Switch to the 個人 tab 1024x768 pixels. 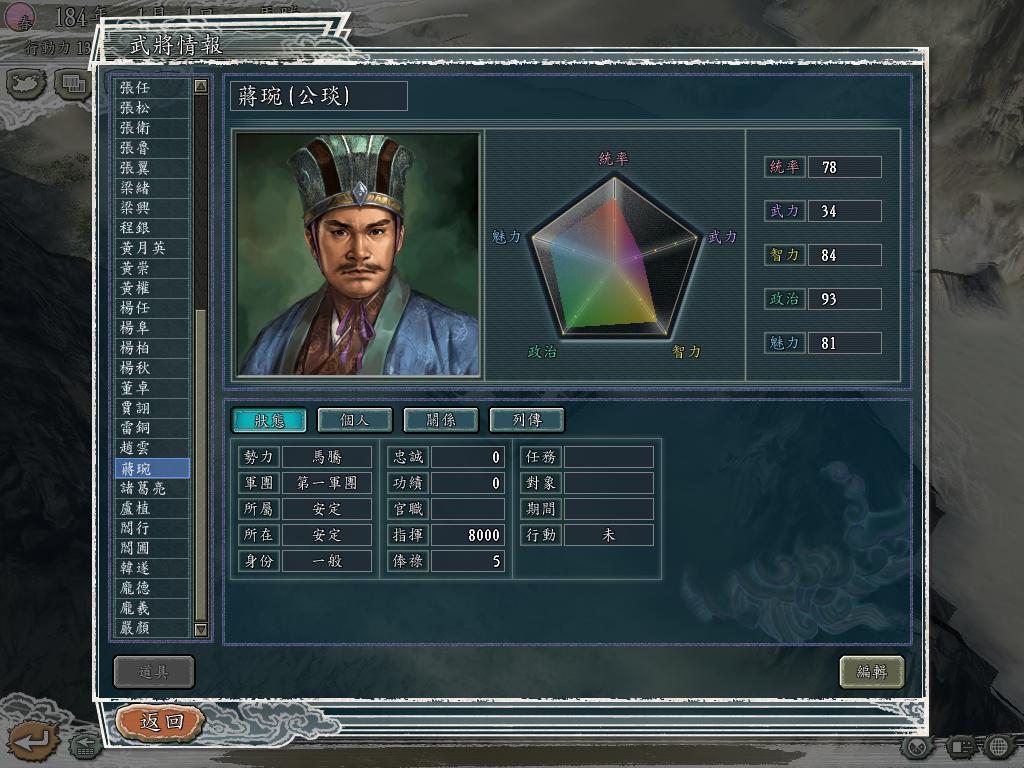[355, 420]
